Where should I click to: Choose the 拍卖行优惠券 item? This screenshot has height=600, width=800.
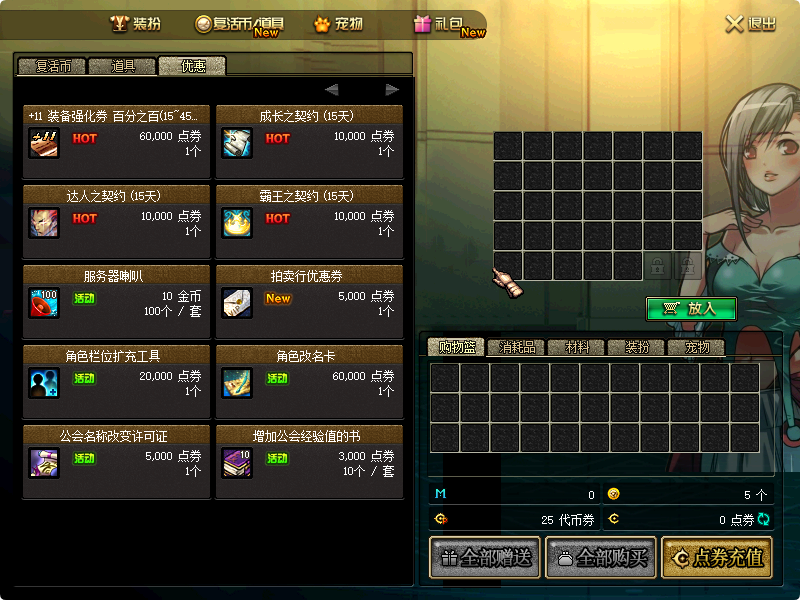309,294
